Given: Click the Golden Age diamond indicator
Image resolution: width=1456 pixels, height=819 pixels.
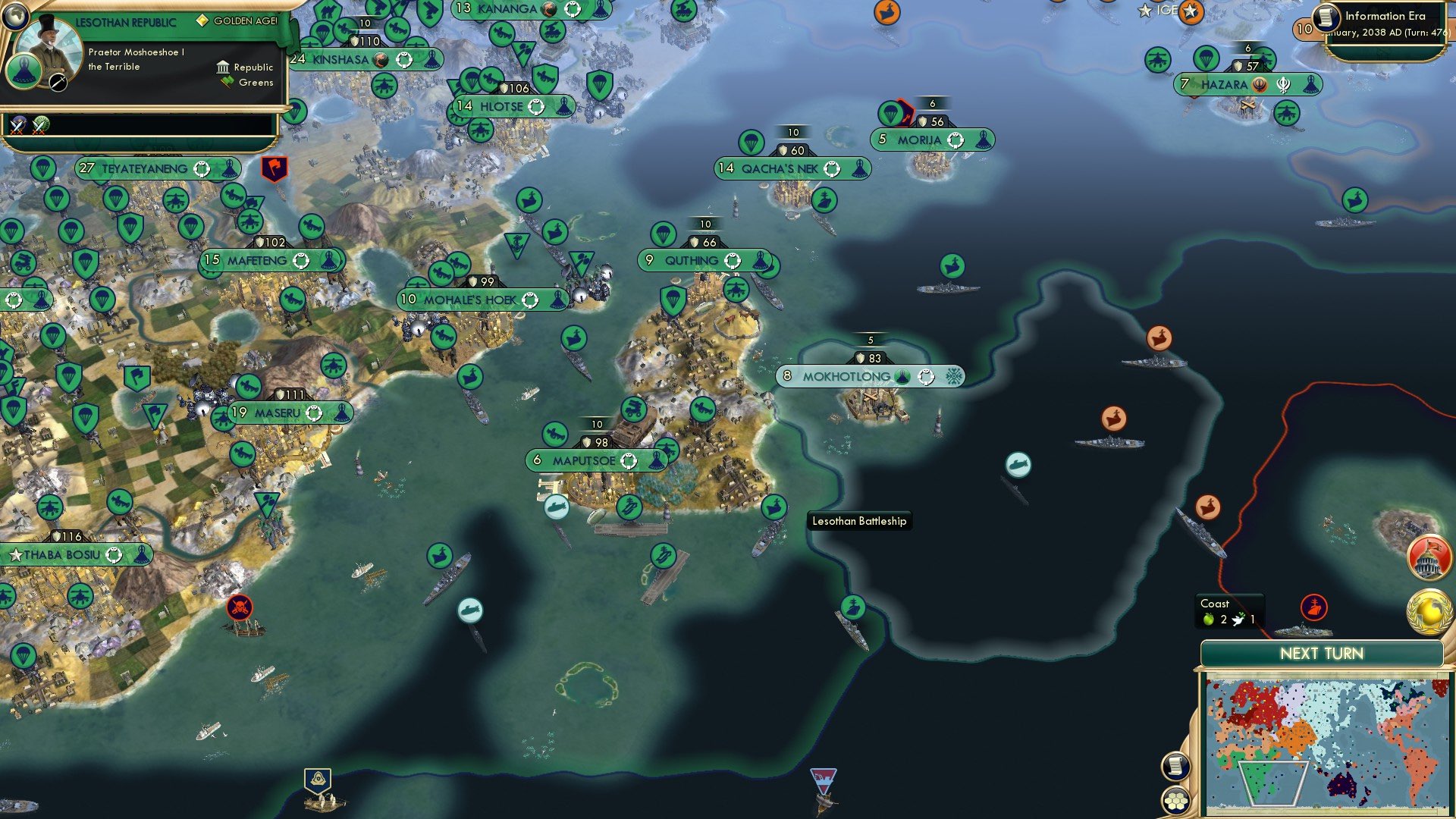Looking at the screenshot, I should tap(202, 22).
